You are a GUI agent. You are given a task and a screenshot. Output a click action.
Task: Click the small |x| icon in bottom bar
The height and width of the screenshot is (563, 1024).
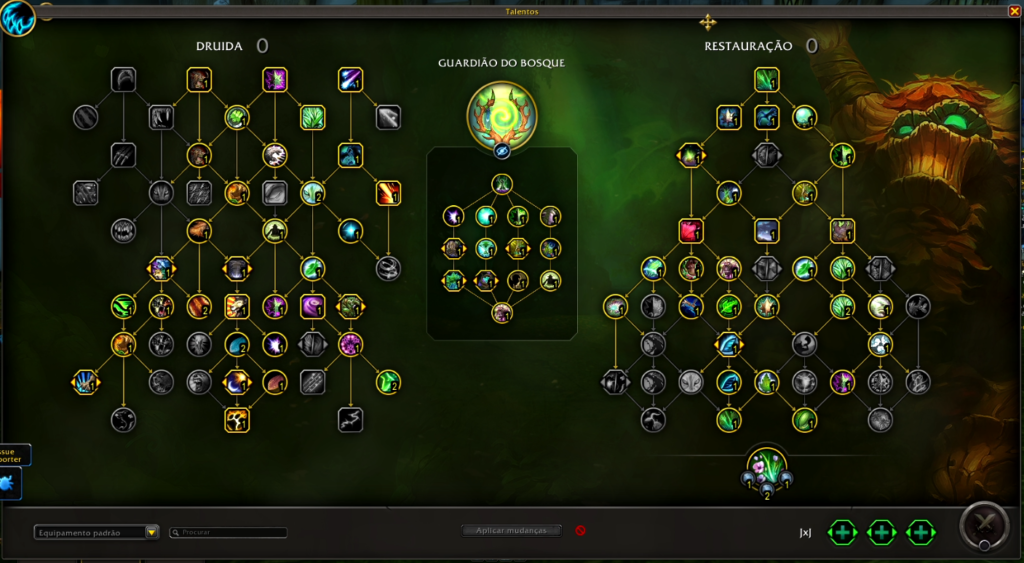pos(805,533)
